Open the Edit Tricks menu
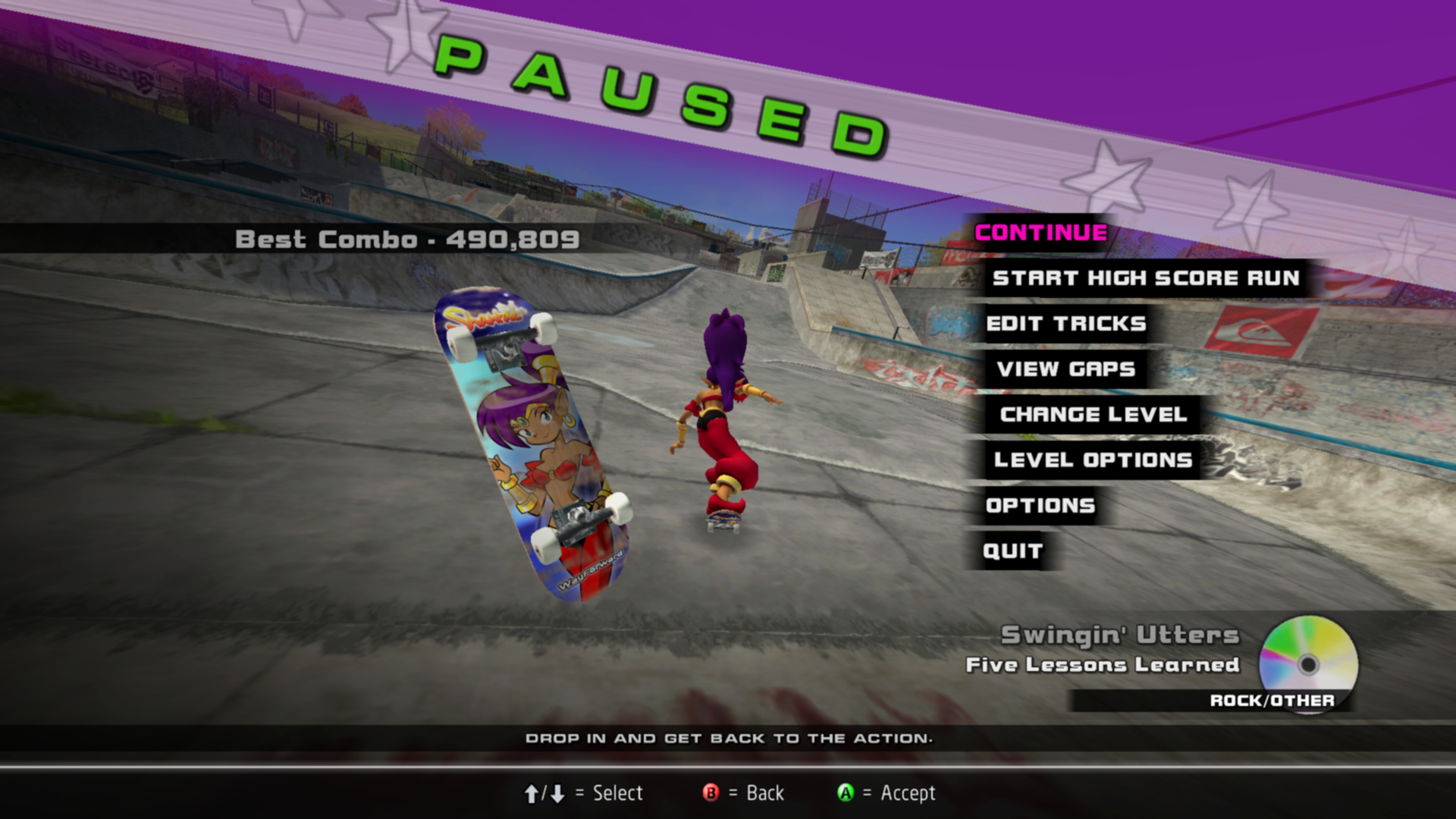This screenshot has width=1456, height=819. [x=1065, y=324]
